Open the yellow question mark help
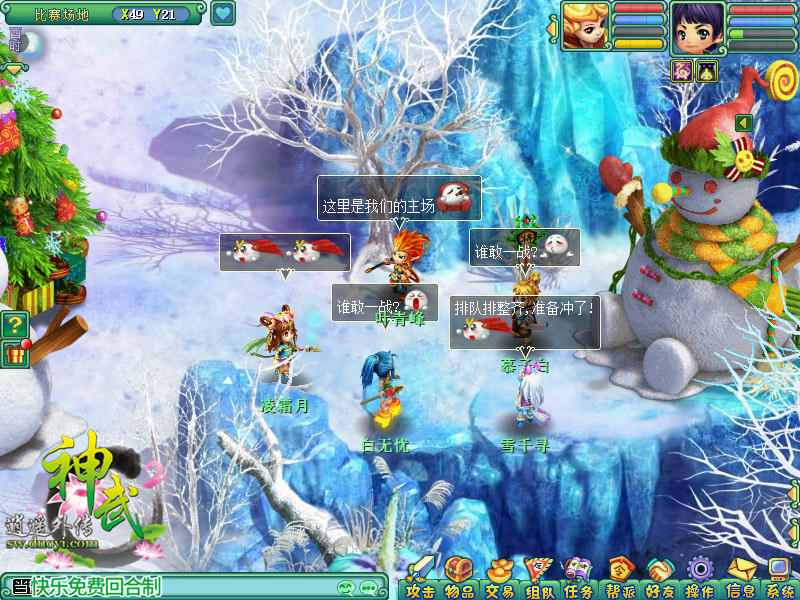The height and width of the screenshot is (600, 800). pyautogui.click(x=14, y=324)
